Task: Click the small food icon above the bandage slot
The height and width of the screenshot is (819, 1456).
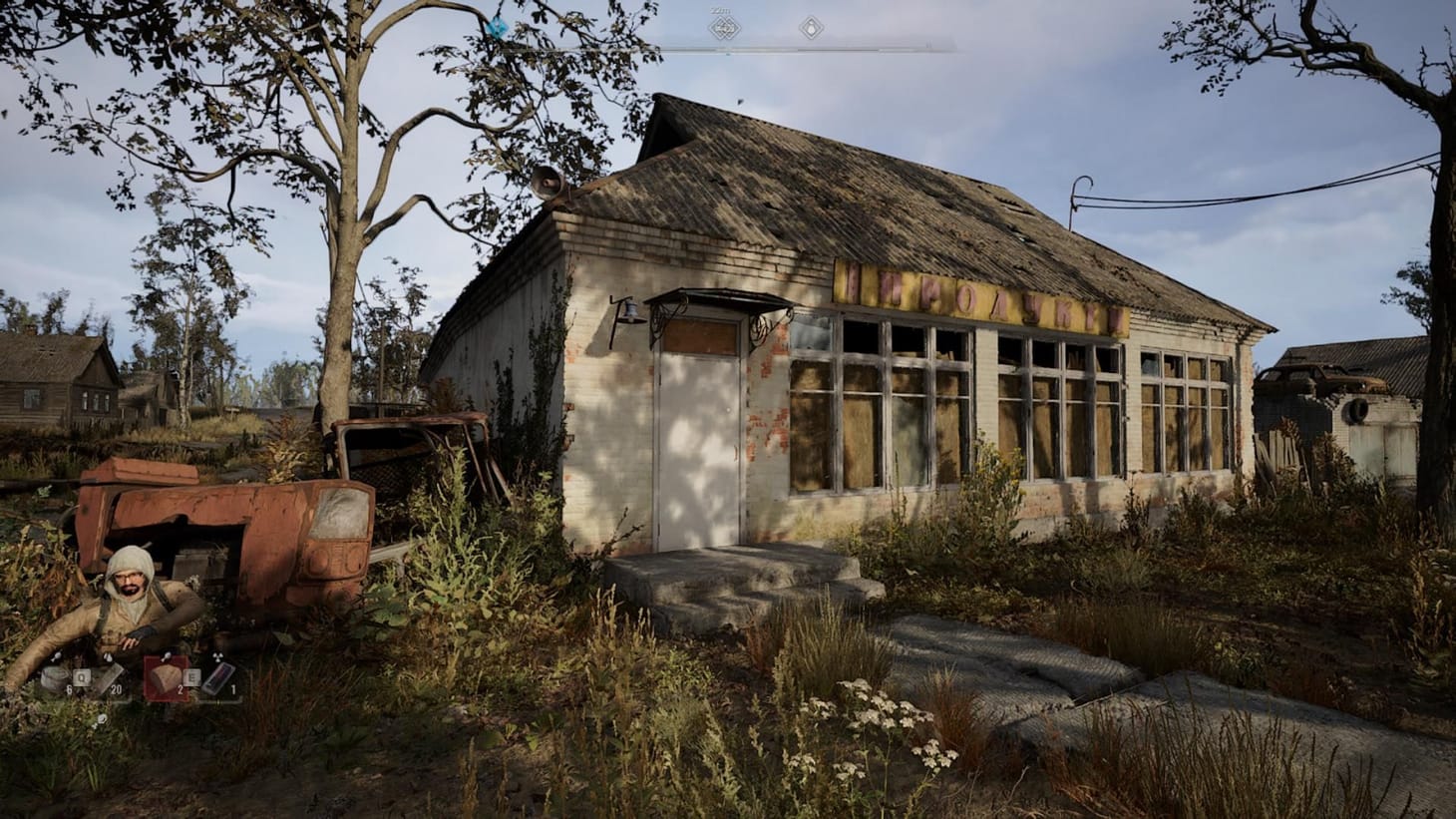Action: 58,654
